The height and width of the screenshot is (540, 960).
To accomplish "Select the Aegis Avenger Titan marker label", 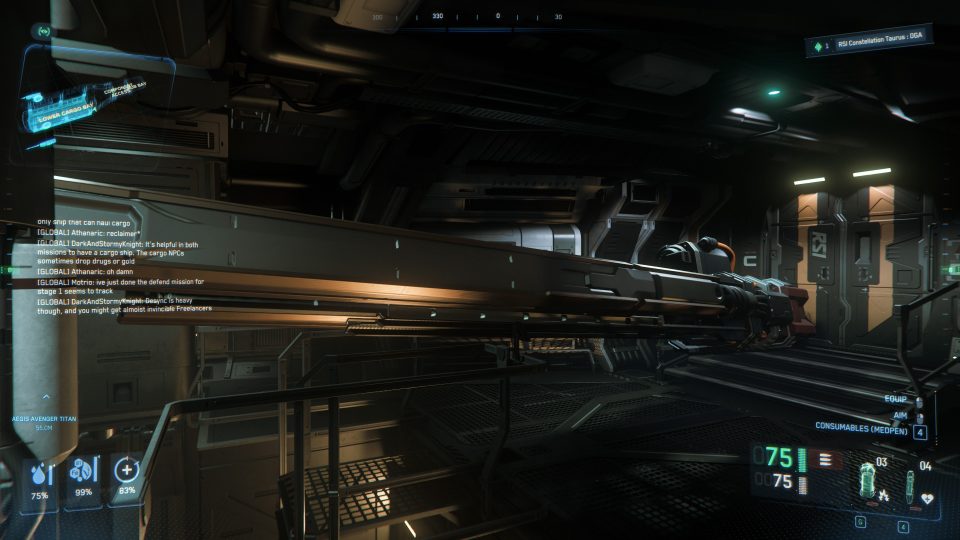I will coord(44,419).
